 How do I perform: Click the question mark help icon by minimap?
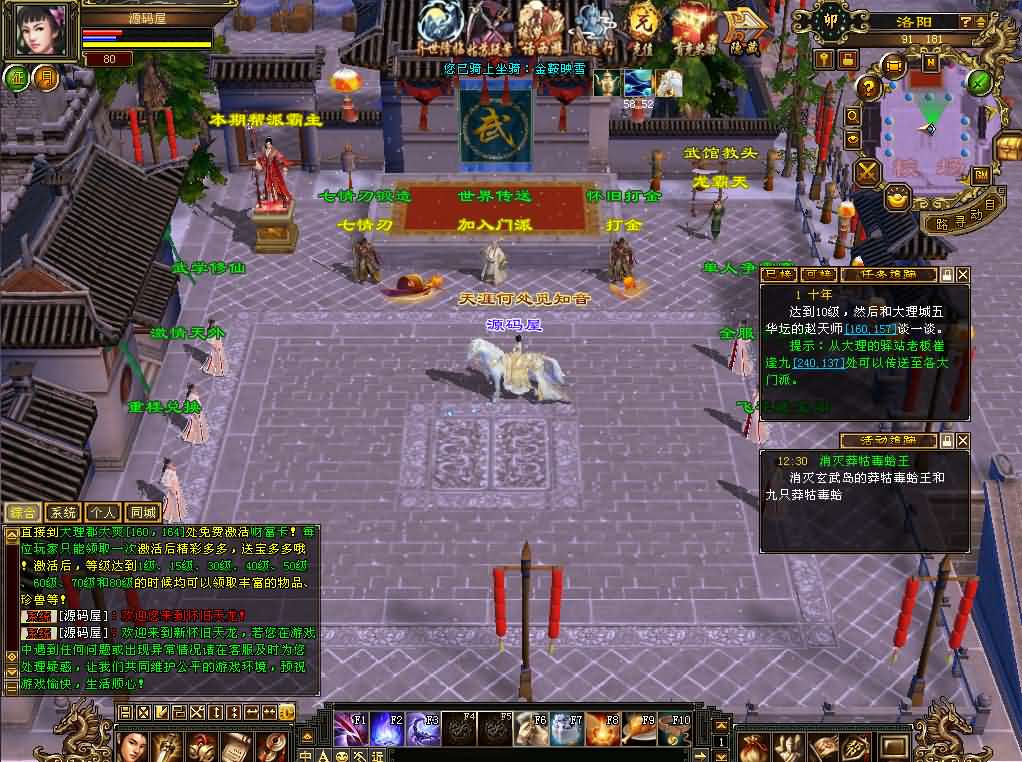tap(867, 87)
